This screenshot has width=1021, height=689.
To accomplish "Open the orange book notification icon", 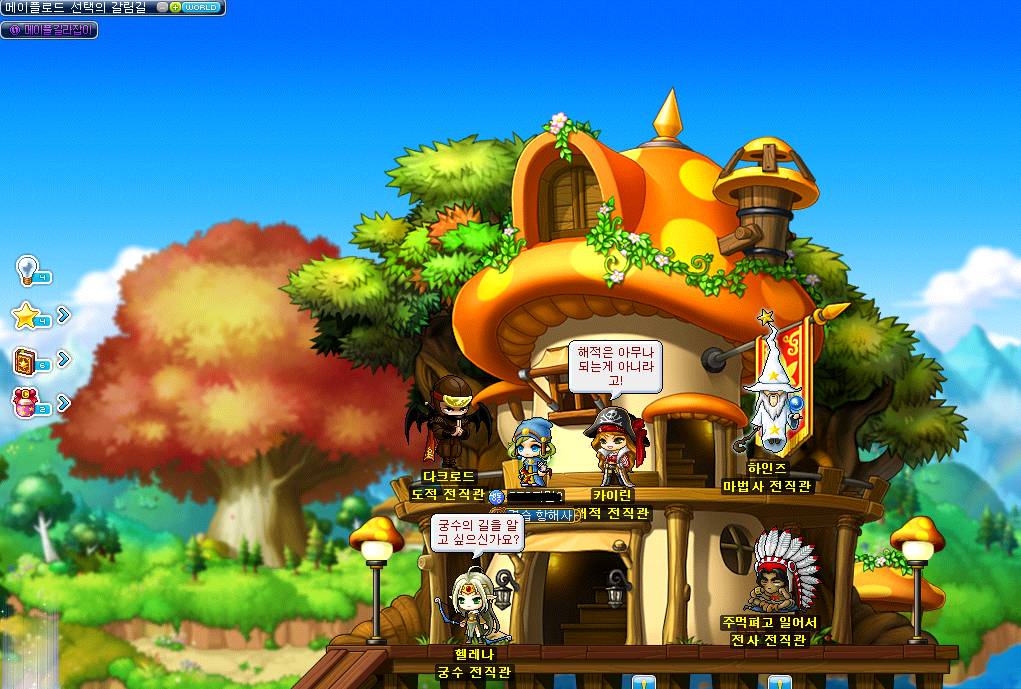I will pyautogui.click(x=26, y=360).
